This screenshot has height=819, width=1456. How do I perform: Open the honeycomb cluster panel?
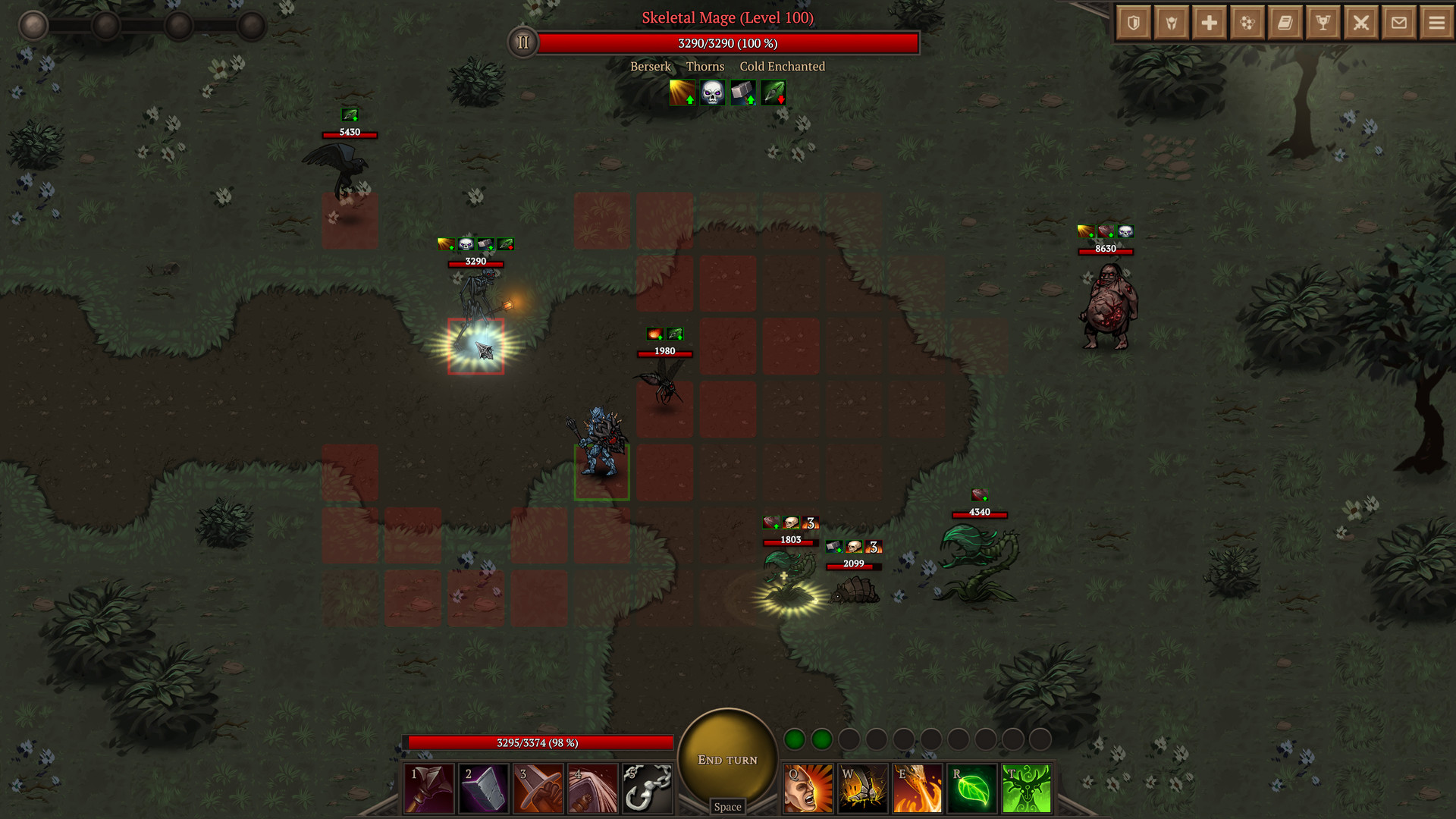[x=1247, y=23]
